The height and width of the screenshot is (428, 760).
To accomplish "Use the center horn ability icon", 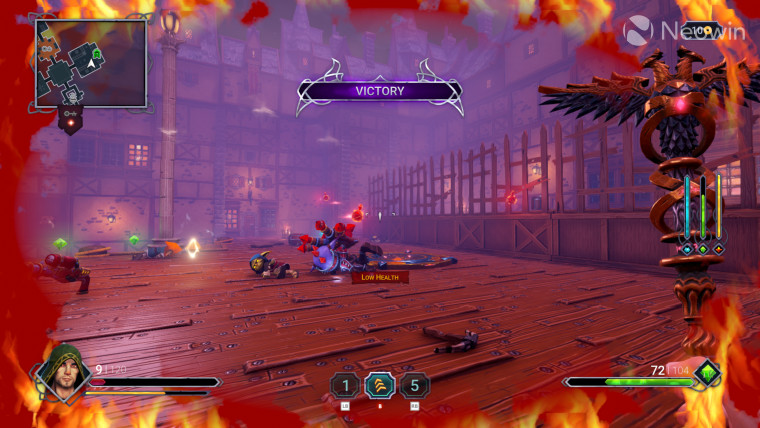I will (380, 385).
